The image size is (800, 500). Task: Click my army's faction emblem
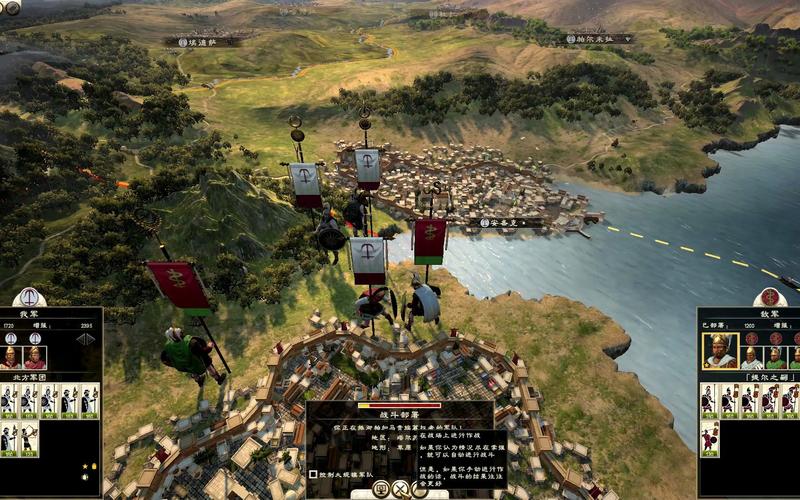pyautogui.click(x=29, y=297)
